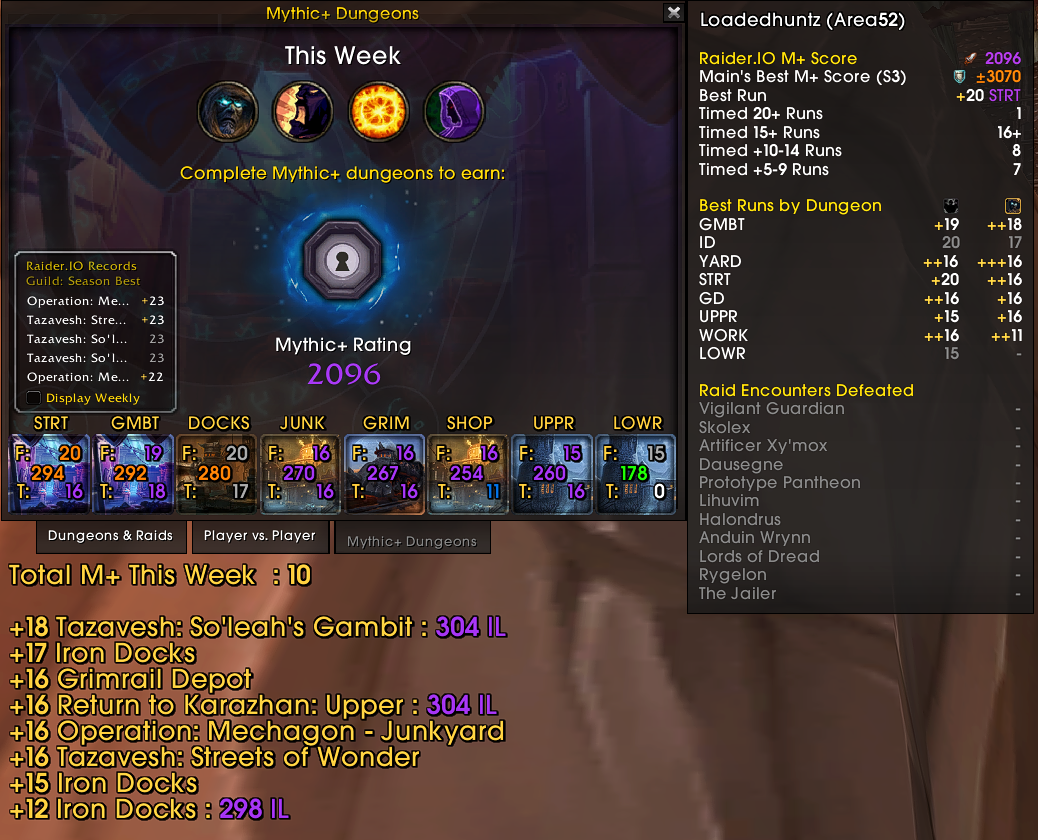1038x840 pixels.
Task: Close the Mythic+ Dungeons window
Action: point(674,13)
